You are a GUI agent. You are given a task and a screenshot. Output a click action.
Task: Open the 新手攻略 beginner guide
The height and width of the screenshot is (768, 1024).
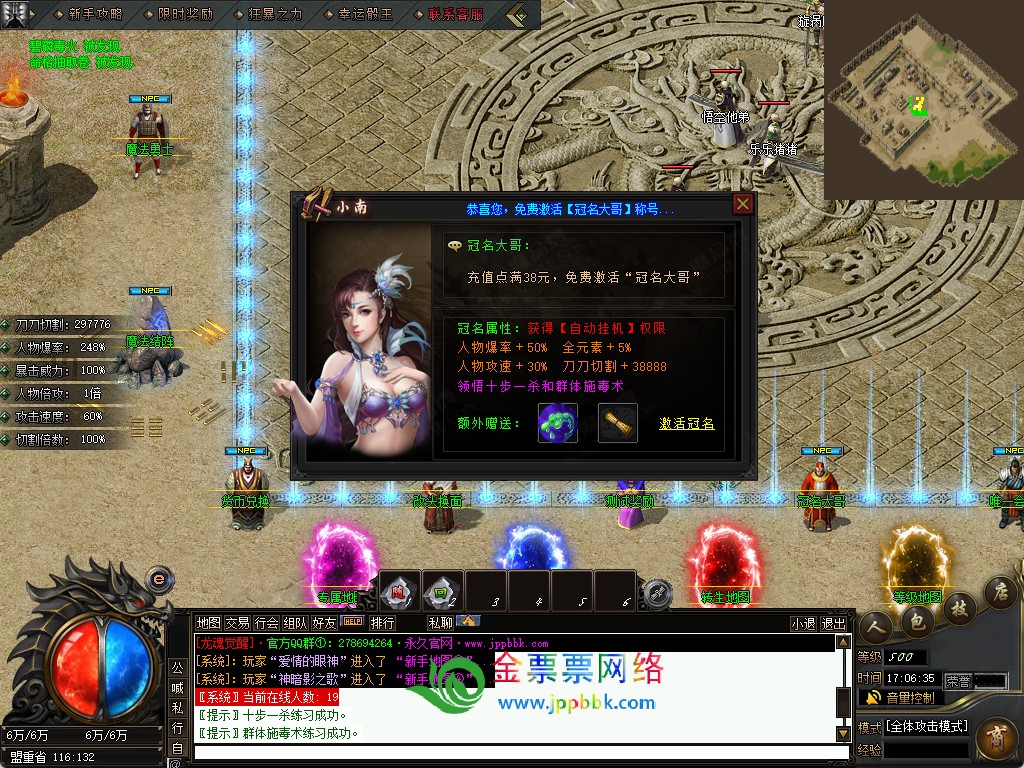pos(95,14)
